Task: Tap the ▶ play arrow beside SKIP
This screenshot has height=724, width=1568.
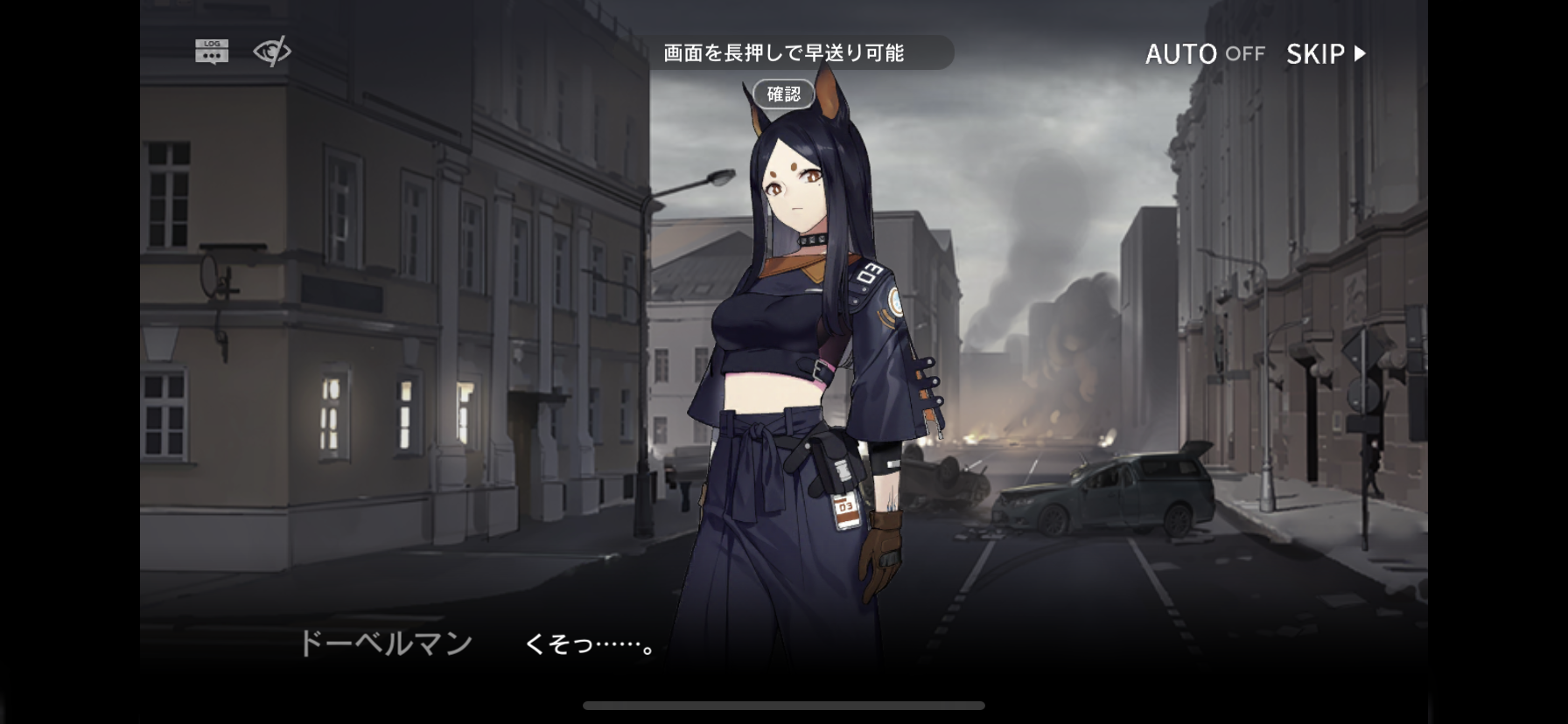Action: pyautogui.click(x=1358, y=54)
